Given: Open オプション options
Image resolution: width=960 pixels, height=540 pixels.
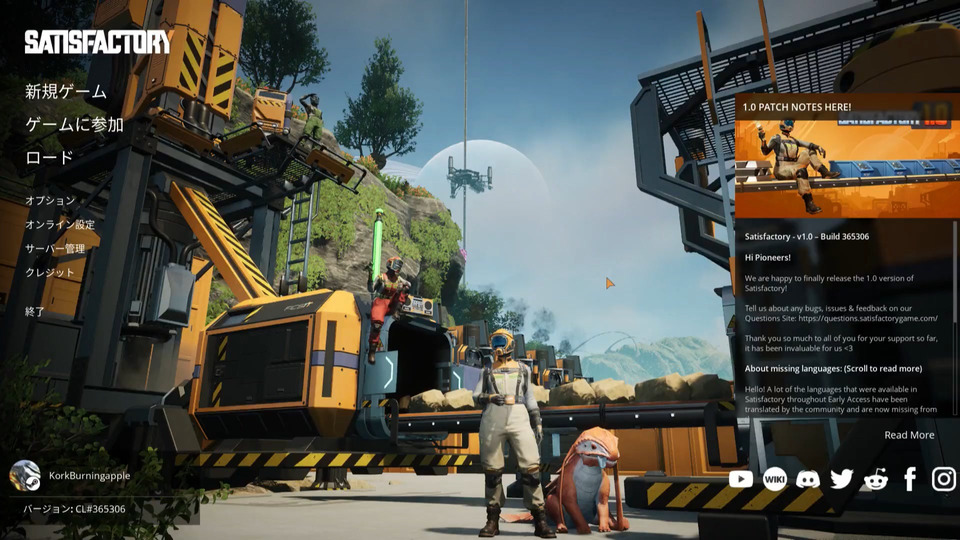Looking at the screenshot, I should [50, 201].
